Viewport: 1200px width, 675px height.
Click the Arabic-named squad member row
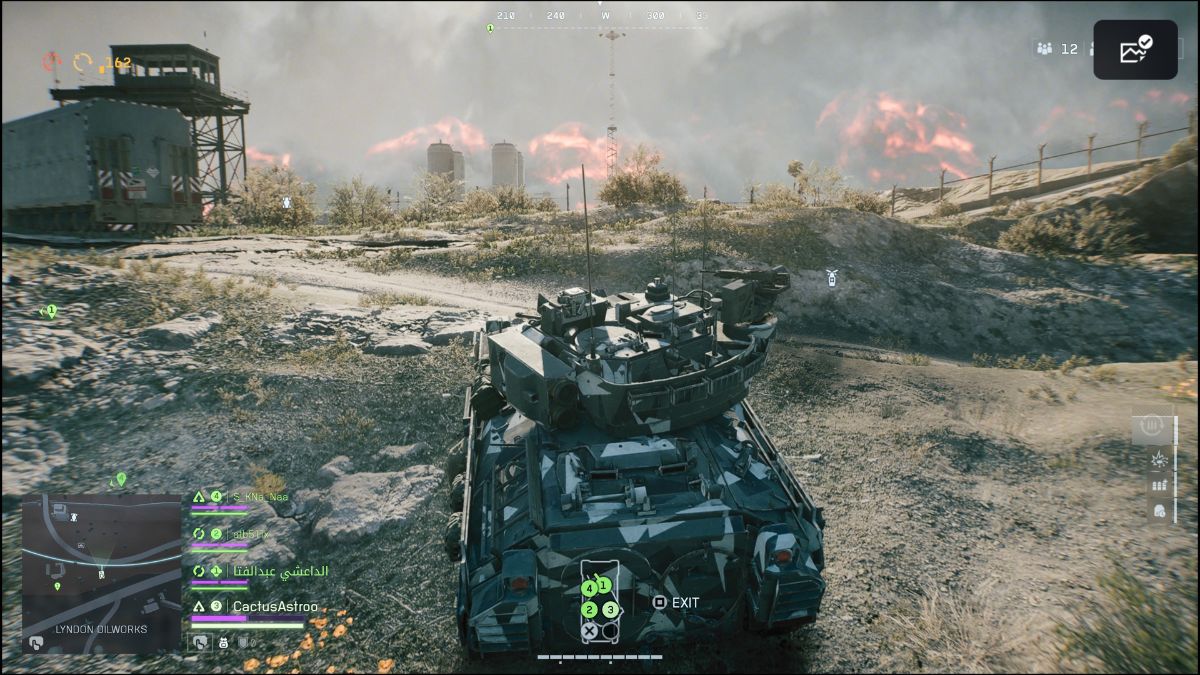(x=279, y=571)
